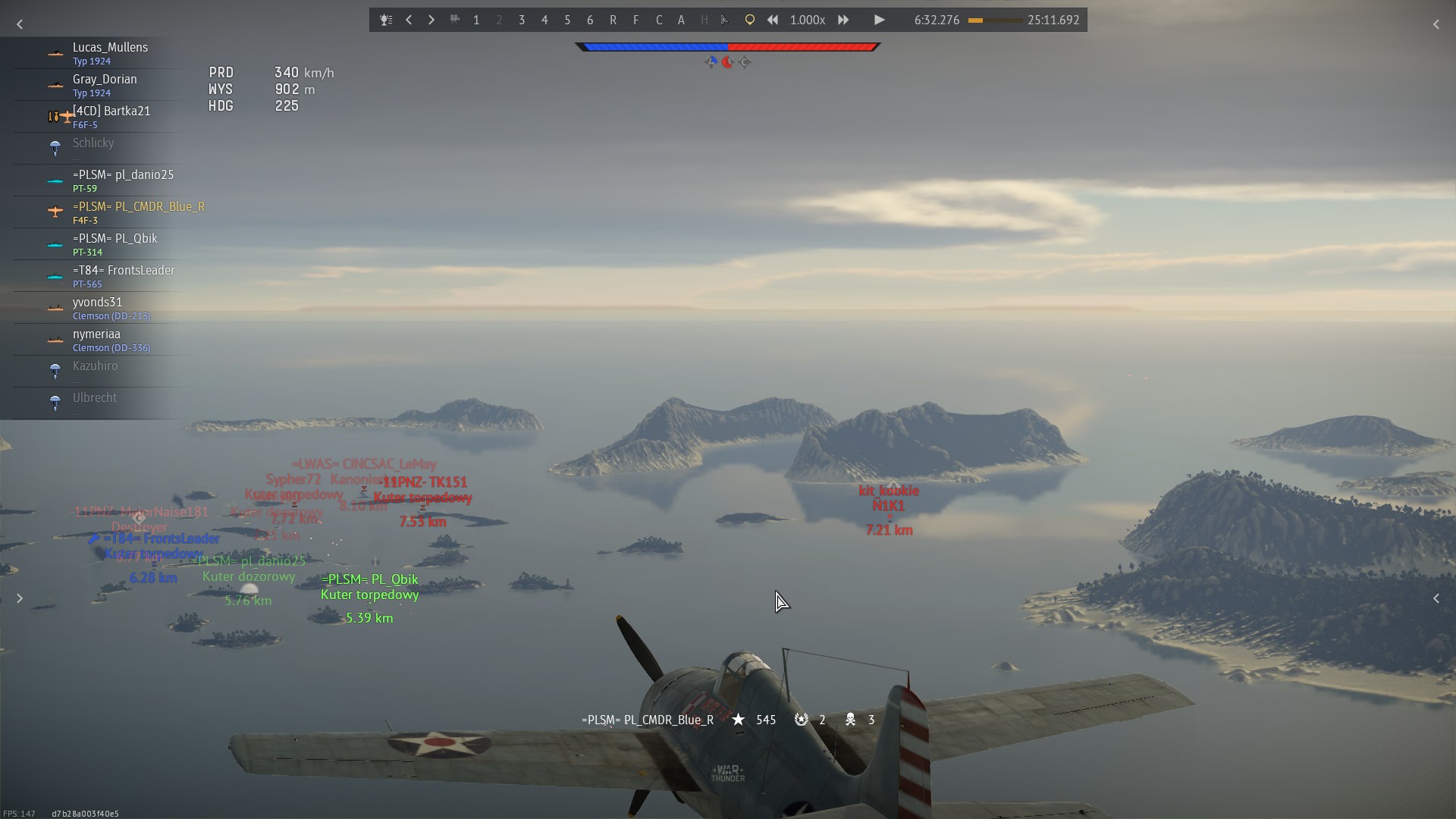Resume replay with the play button
Image resolution: width=1456 pixels, height=819 pixels.
pos(879,20)
